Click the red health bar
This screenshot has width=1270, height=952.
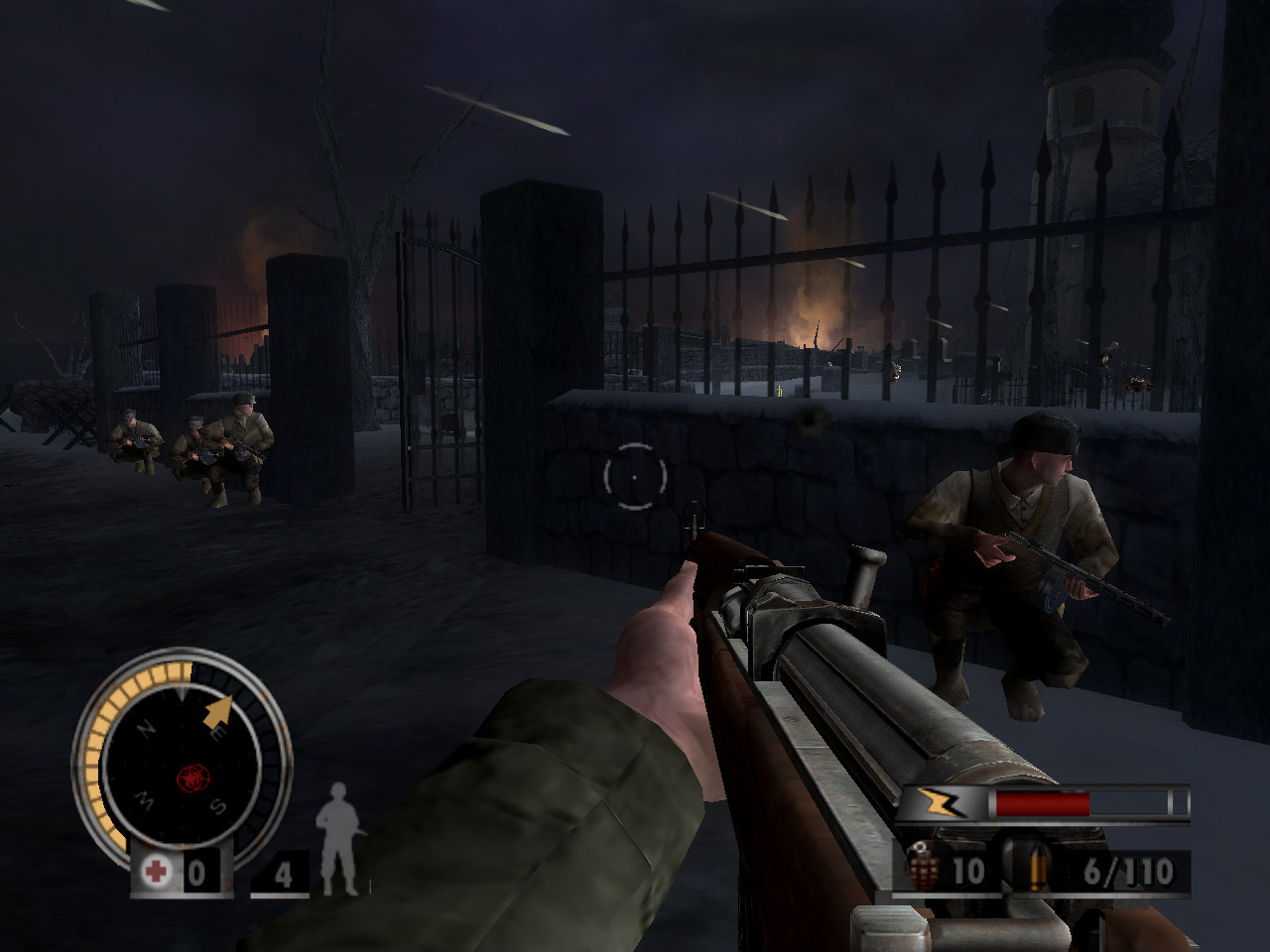pyautogui.click(x=1042, y=802)
